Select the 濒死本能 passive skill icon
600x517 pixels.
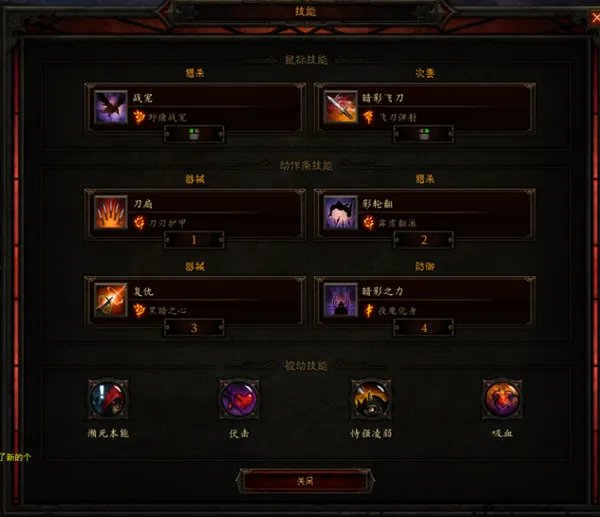pos(108,399)
